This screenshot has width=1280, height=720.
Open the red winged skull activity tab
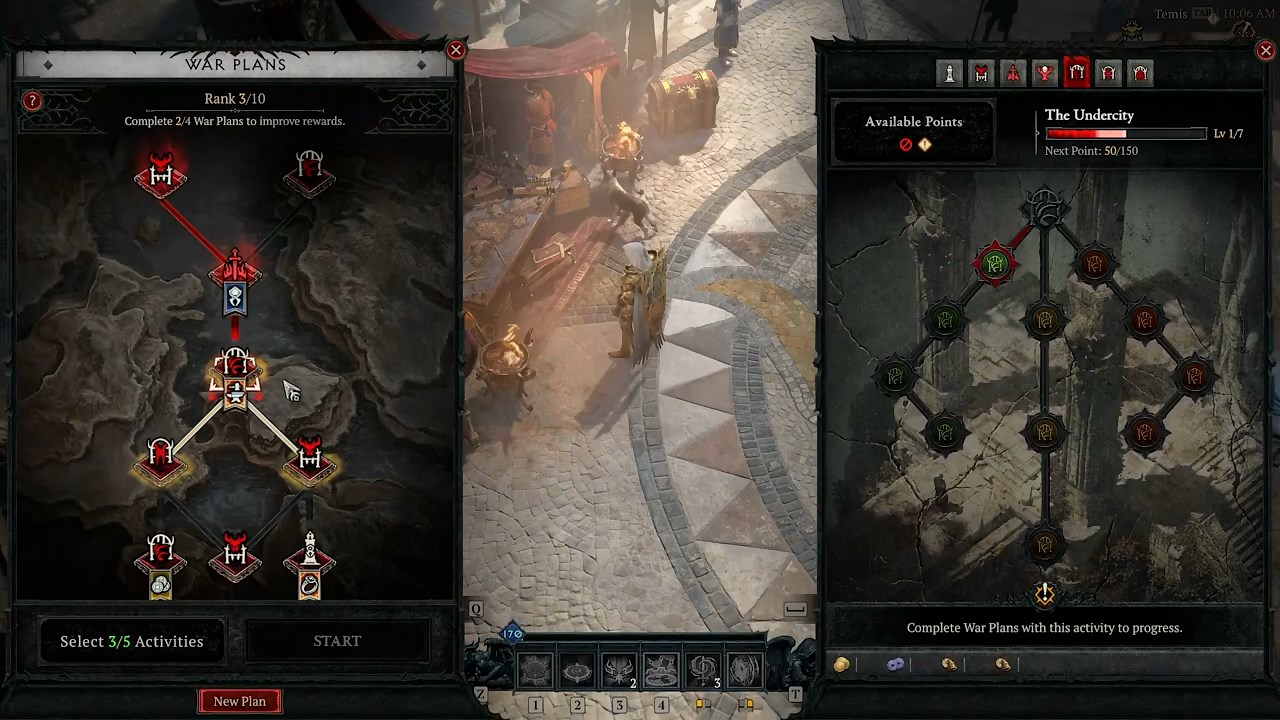pos(1044,73)
